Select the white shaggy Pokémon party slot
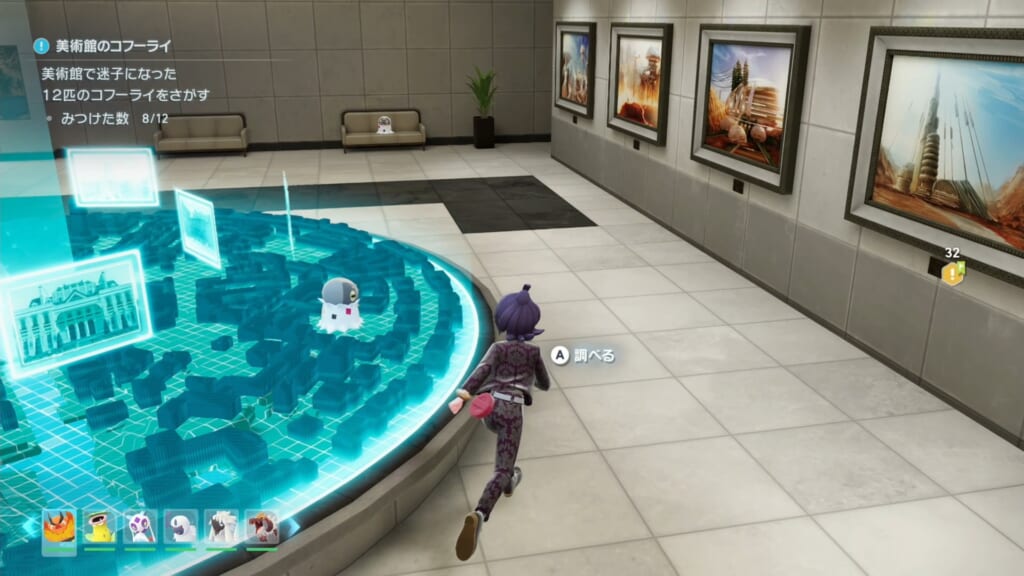 pos(222,526)
